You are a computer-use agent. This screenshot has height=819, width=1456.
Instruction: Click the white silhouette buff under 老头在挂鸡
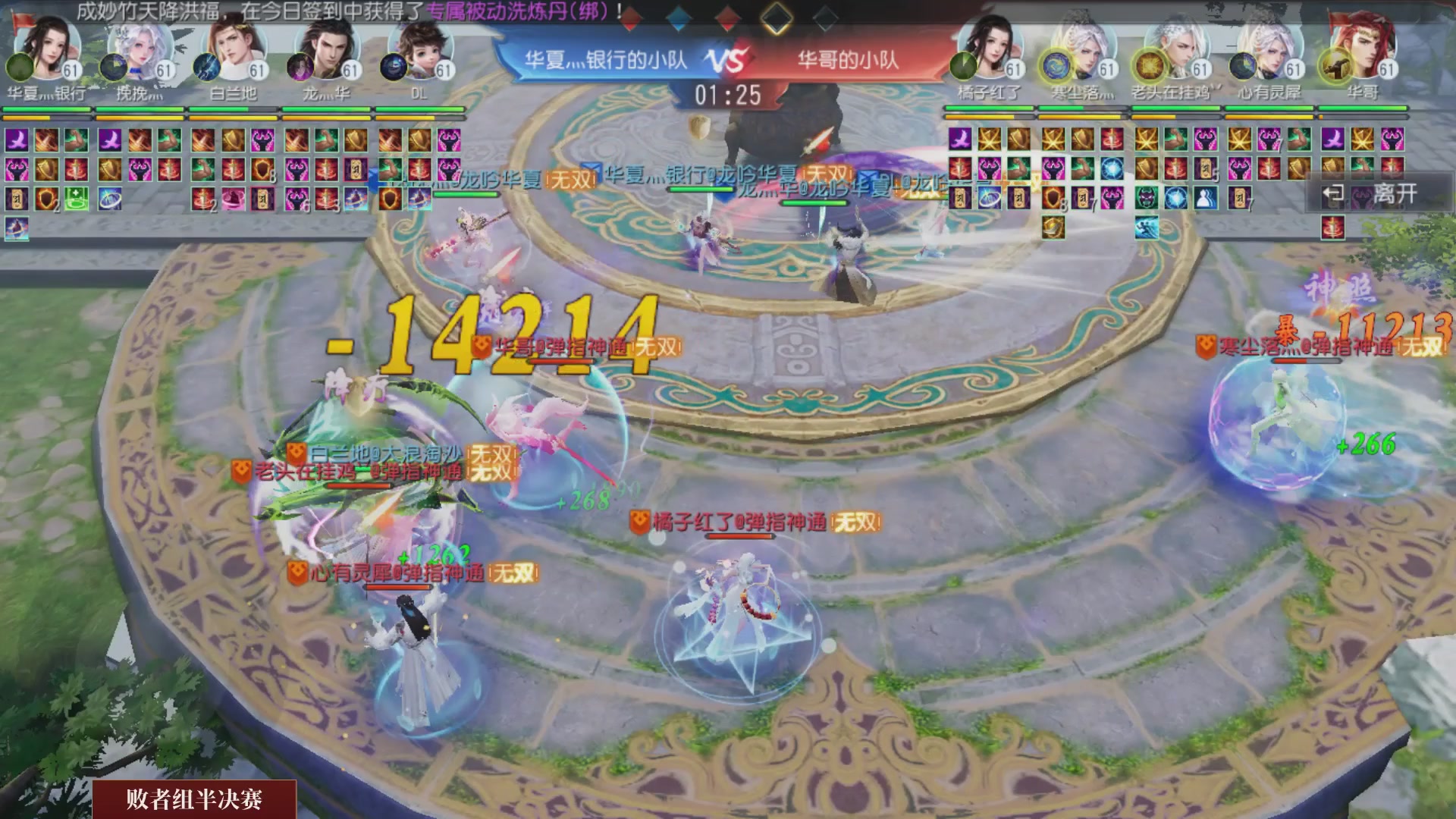(1206, 199)
